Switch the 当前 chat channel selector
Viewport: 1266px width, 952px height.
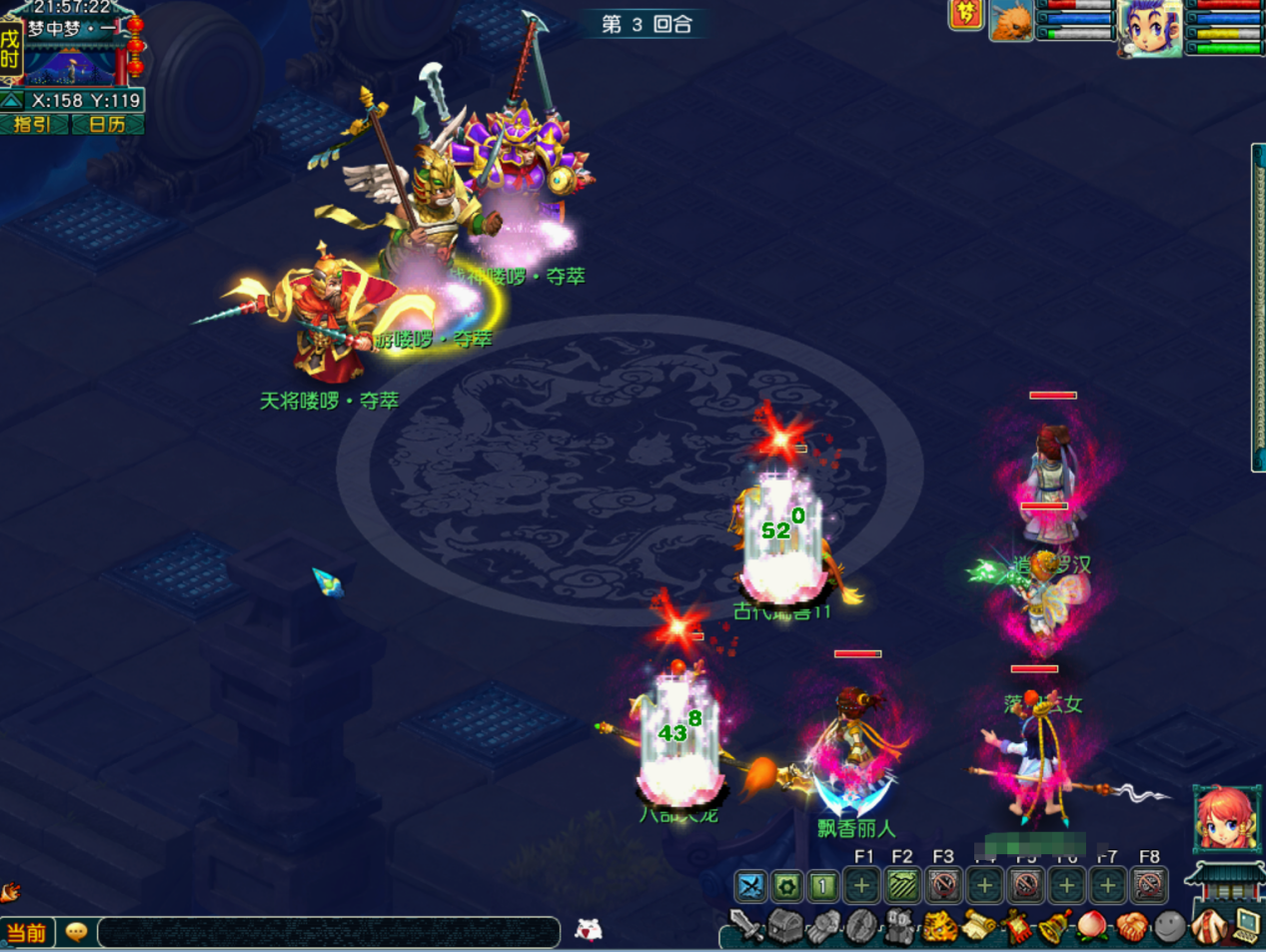tap(27, 933)
